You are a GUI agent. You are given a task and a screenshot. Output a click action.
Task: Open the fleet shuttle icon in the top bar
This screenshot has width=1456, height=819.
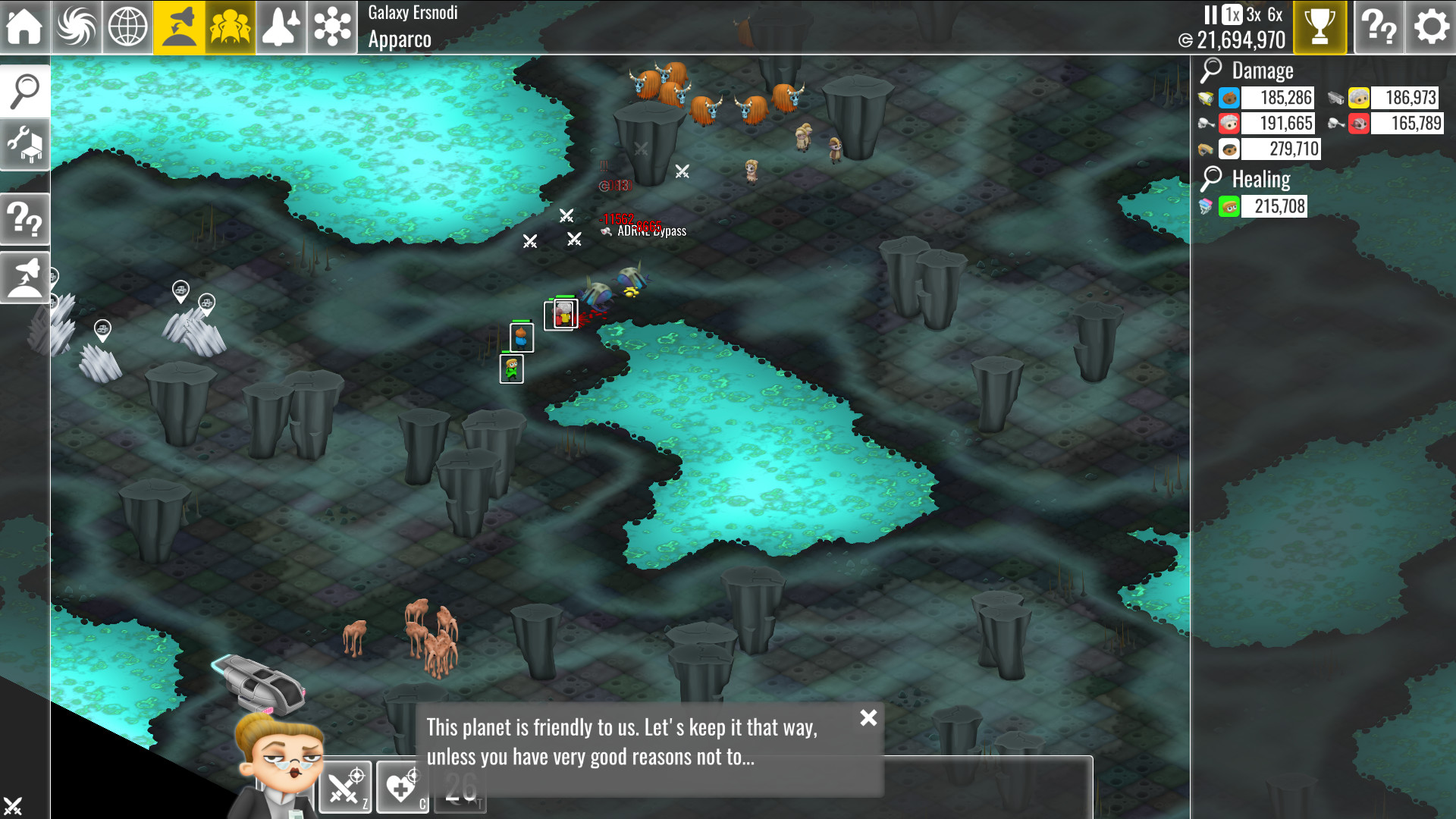(281, 26)
